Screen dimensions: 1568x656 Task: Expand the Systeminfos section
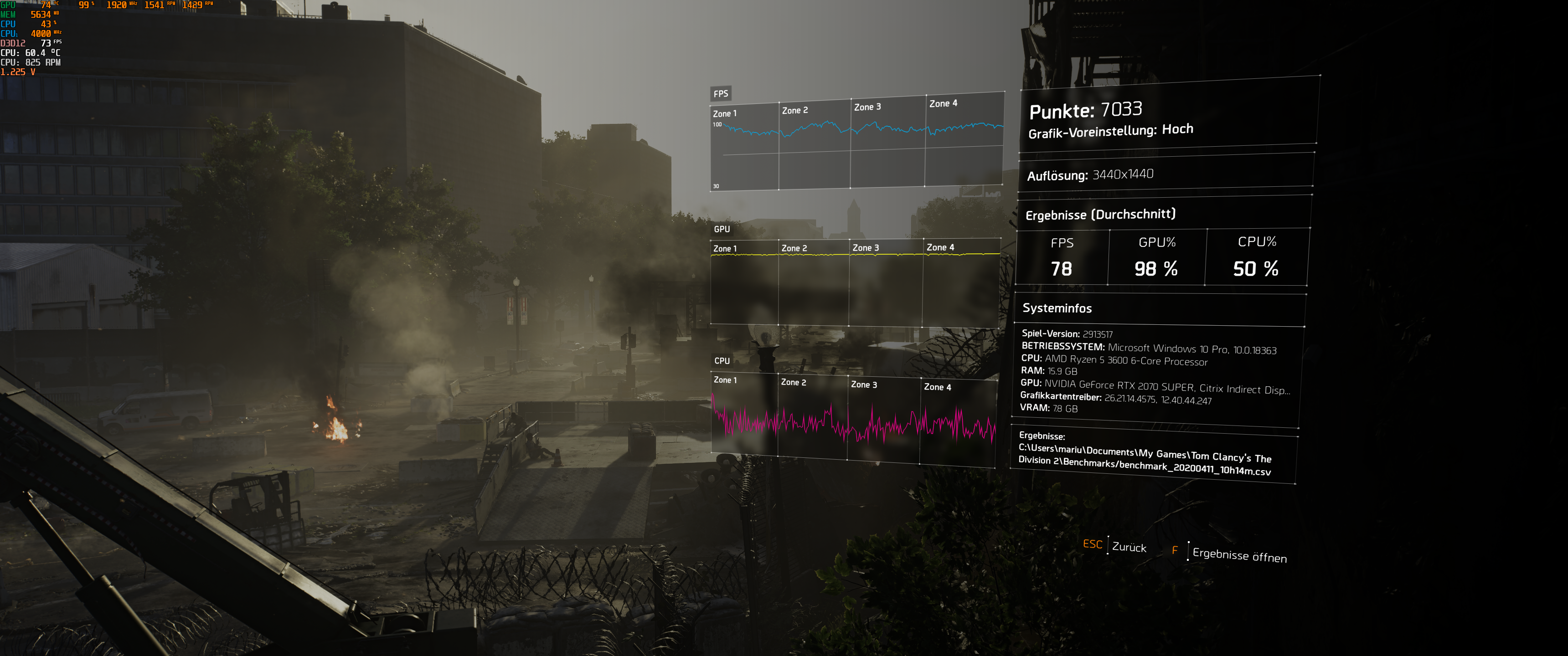click(x=1057, y=308)
